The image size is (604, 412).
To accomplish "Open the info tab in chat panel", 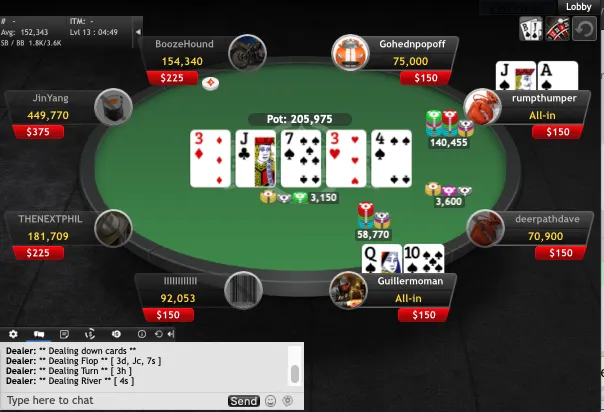I will pos(142,334).
